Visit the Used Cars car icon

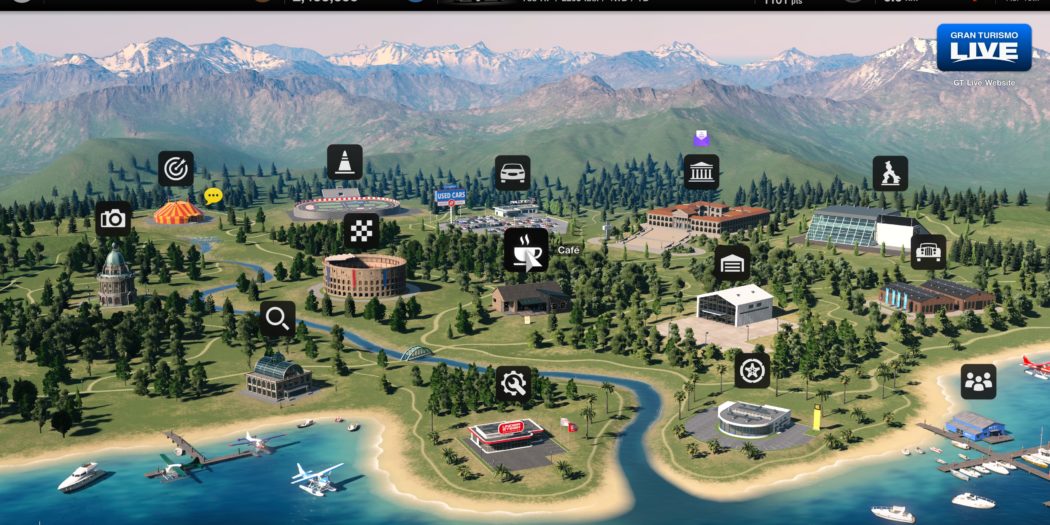point(513,173)
